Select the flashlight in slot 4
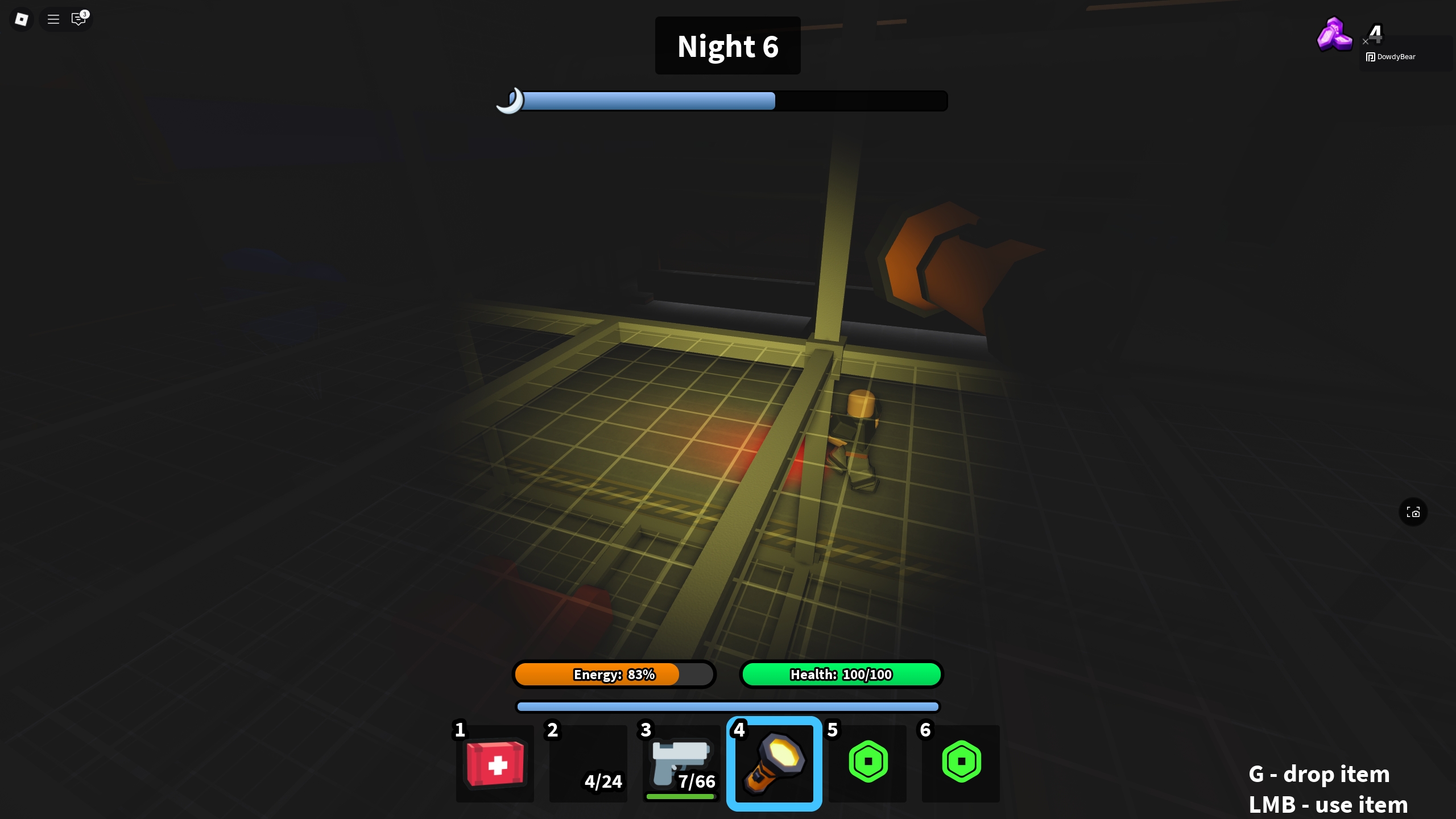The image size is (1456, 819). coord(773,763)
